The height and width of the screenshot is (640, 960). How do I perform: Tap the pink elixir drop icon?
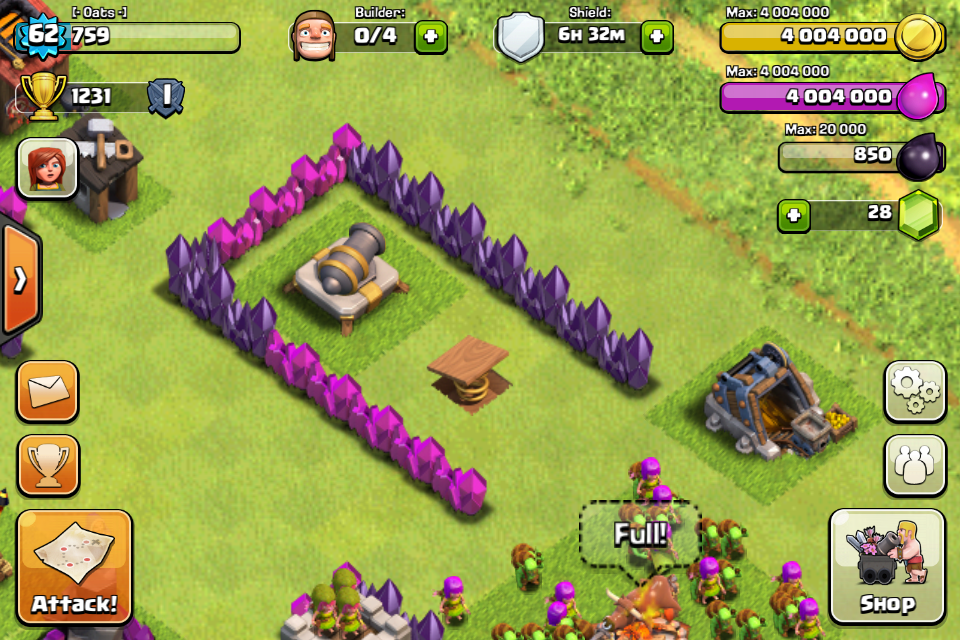pyautogui.click(x=920, y=97)
